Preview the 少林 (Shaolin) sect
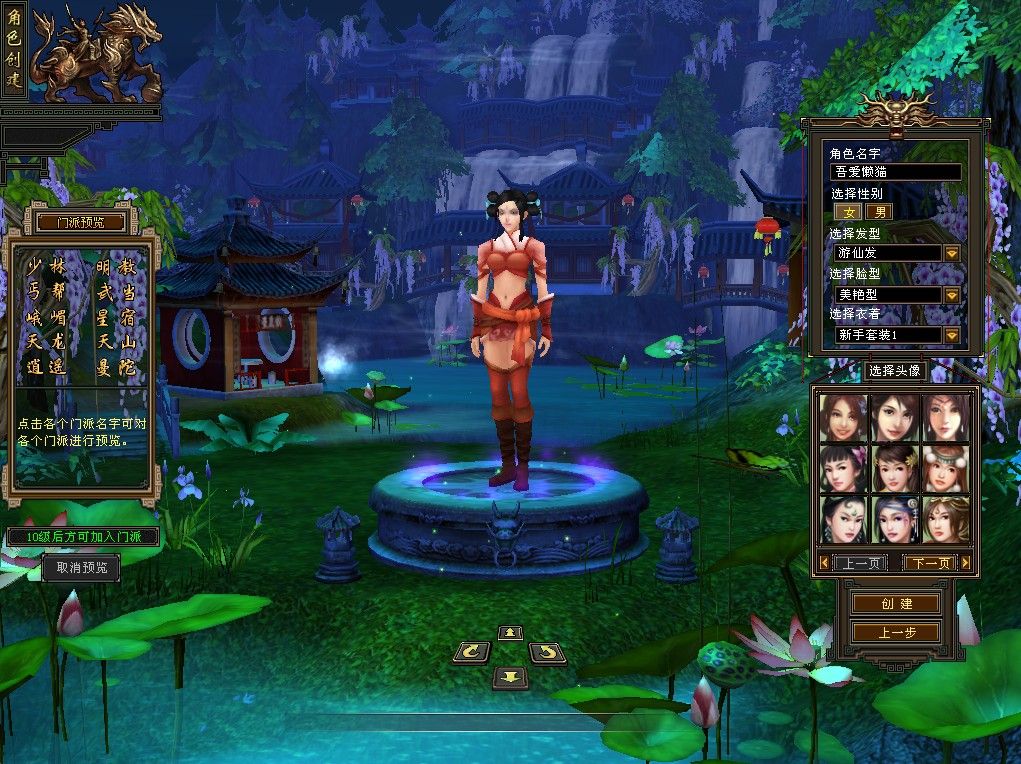This screenshot has height=764, width=1021. pos(45,266)
